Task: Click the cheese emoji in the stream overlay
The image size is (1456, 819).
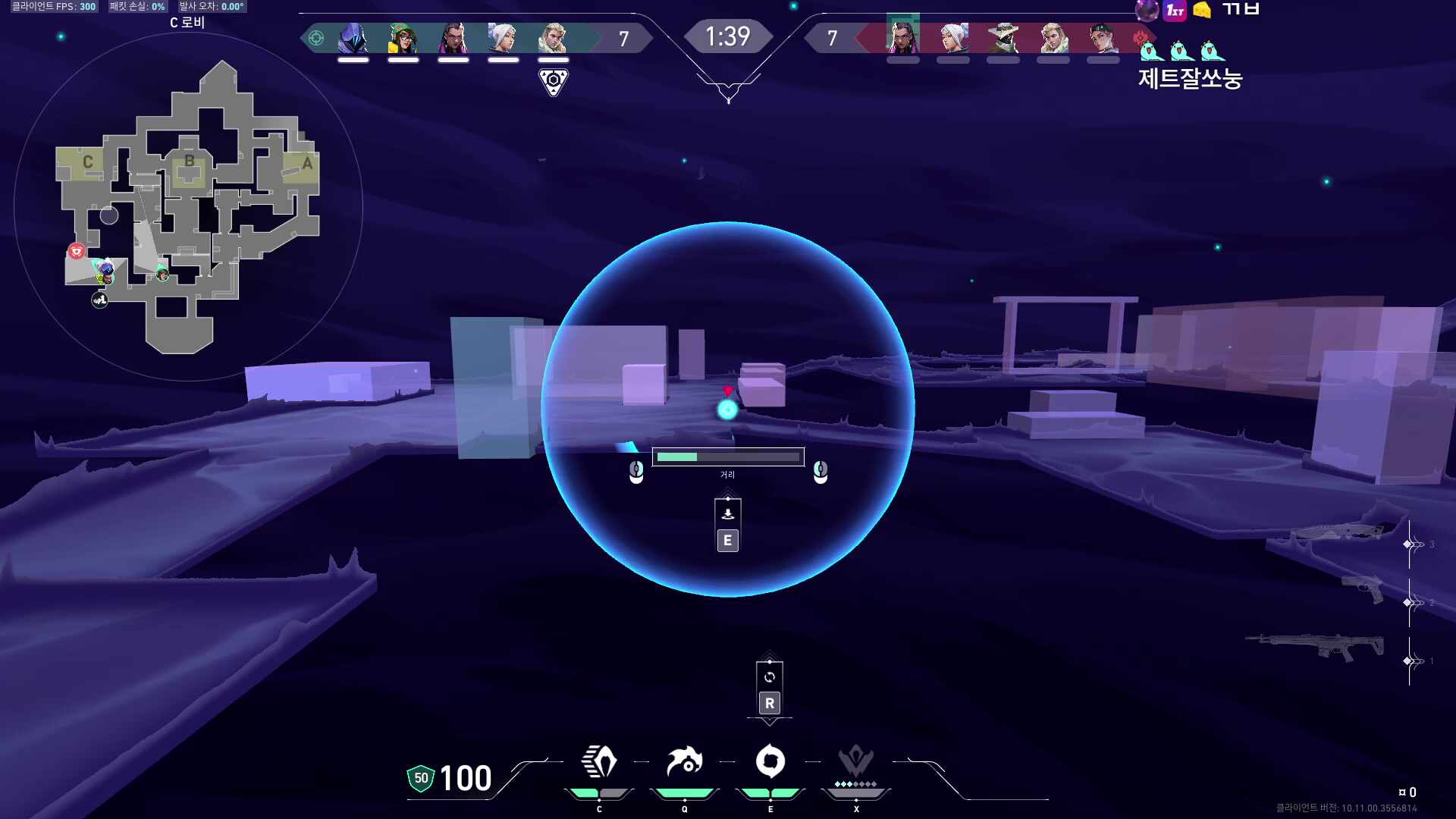Action: (1202, 10)
